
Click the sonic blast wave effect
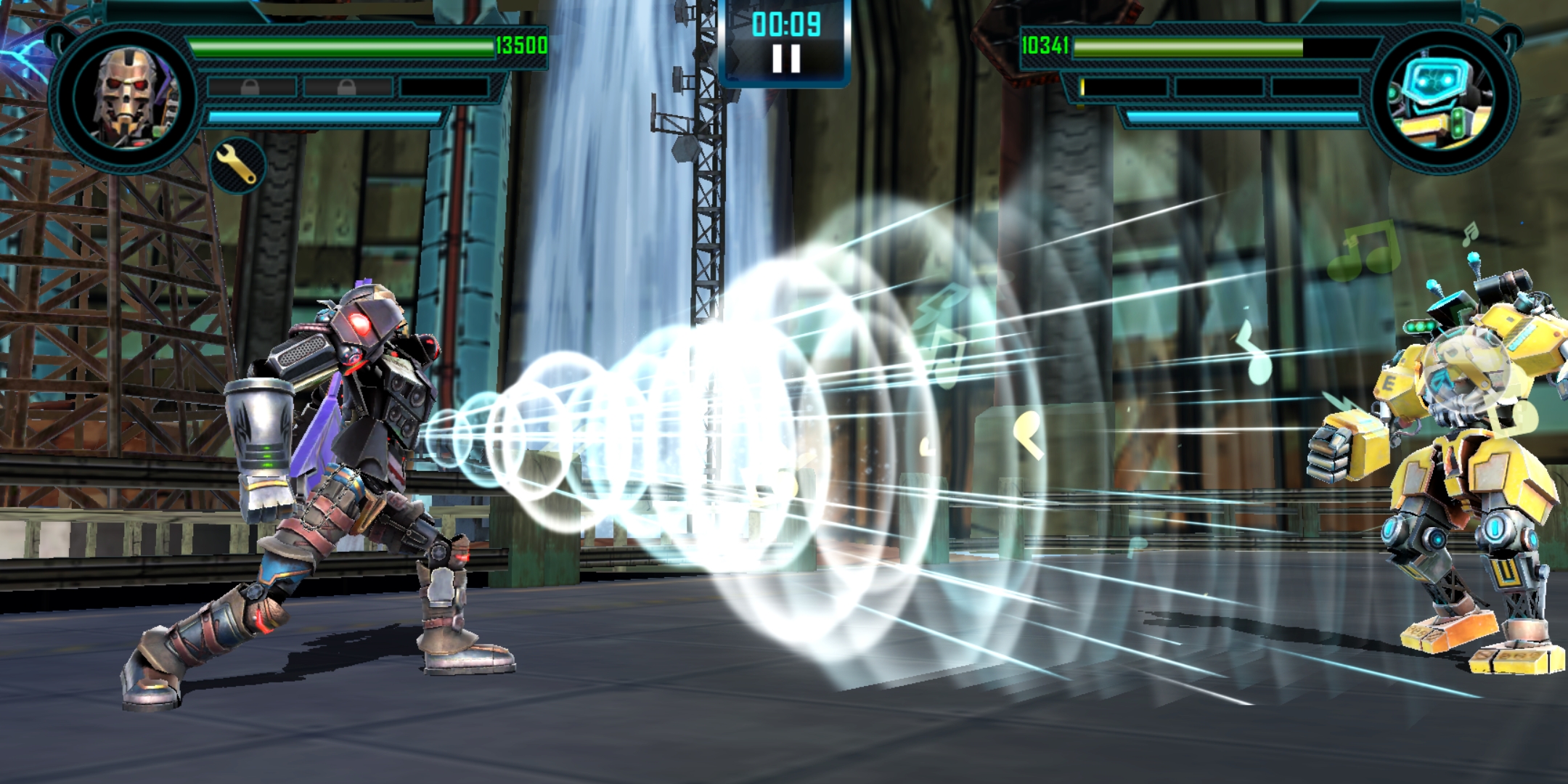[x=762, y=450]
